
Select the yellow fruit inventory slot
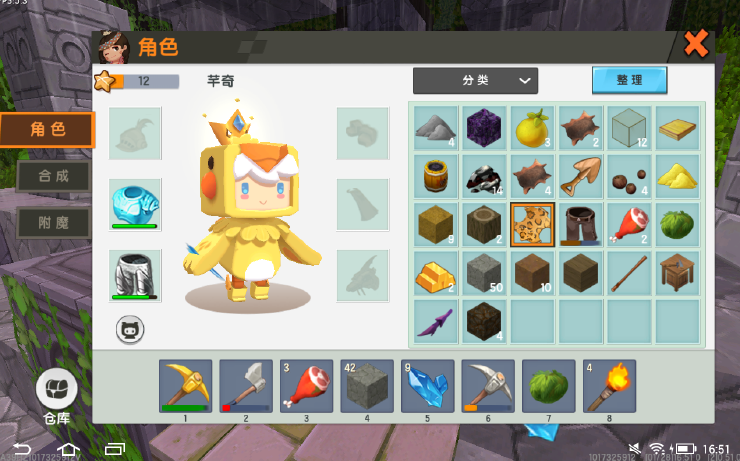(533, 128)
